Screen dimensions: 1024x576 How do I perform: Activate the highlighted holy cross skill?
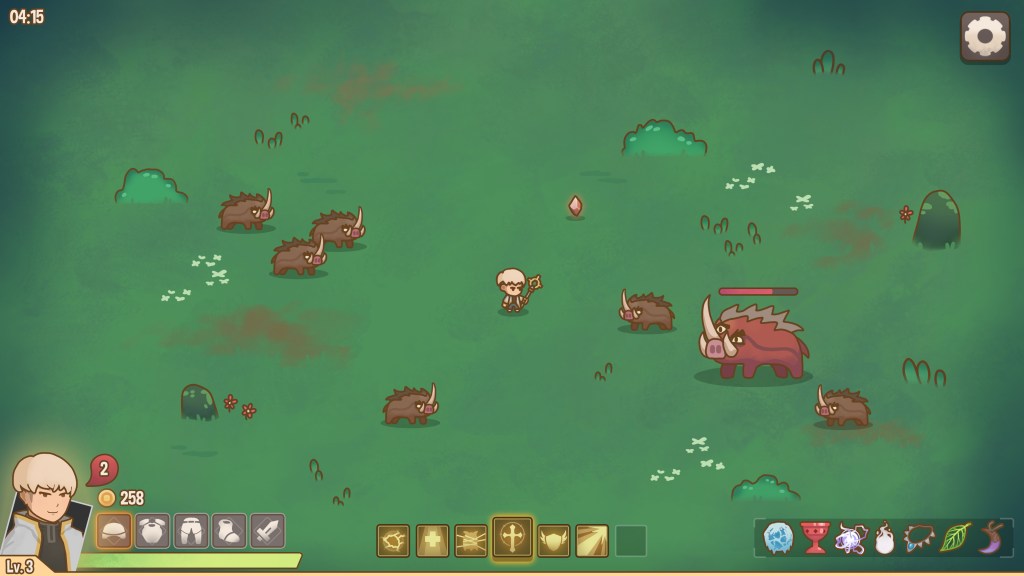(512, 538)
